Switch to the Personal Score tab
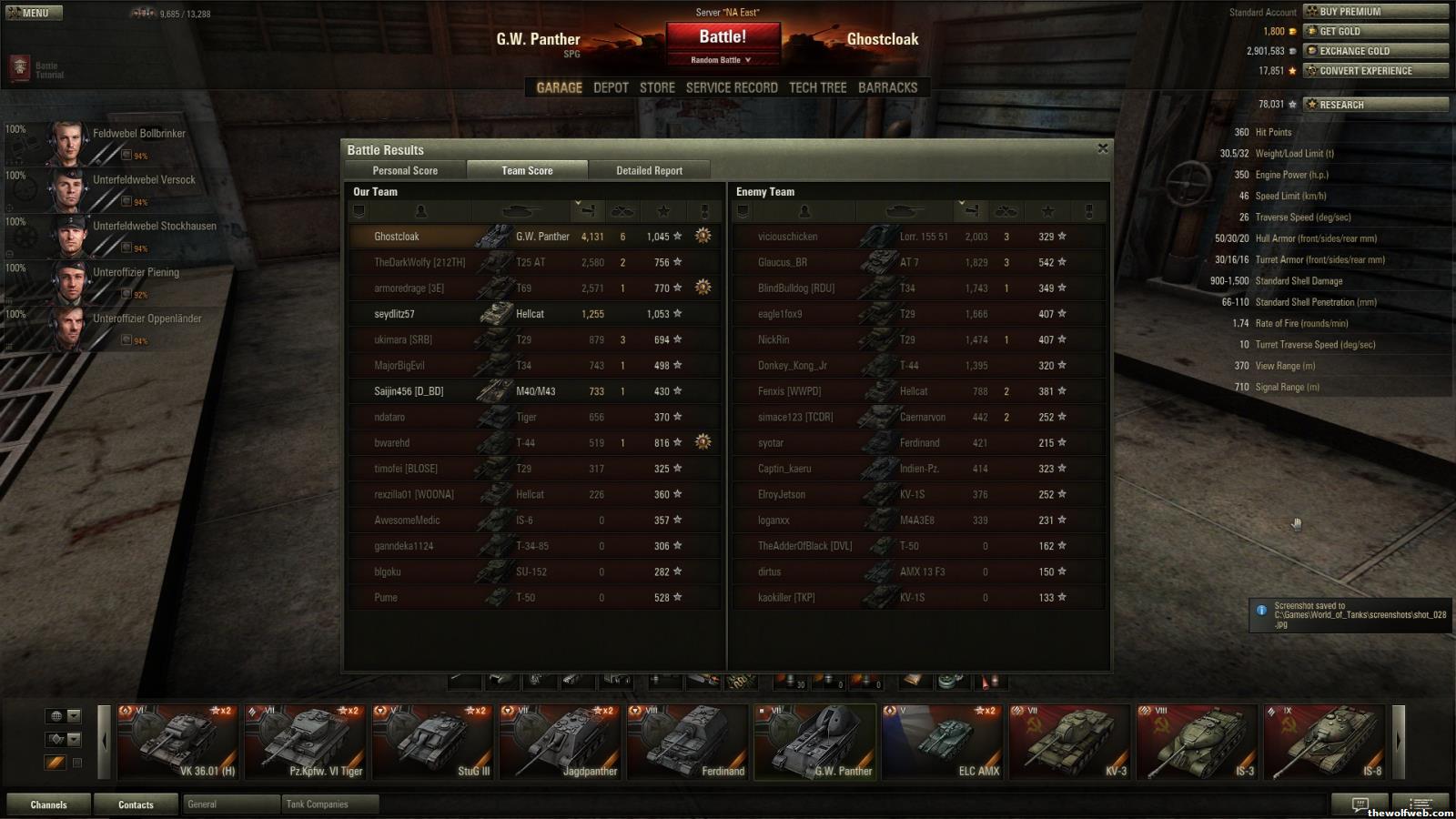Viewport: 1456px width, 819px height. coord(405,170)
